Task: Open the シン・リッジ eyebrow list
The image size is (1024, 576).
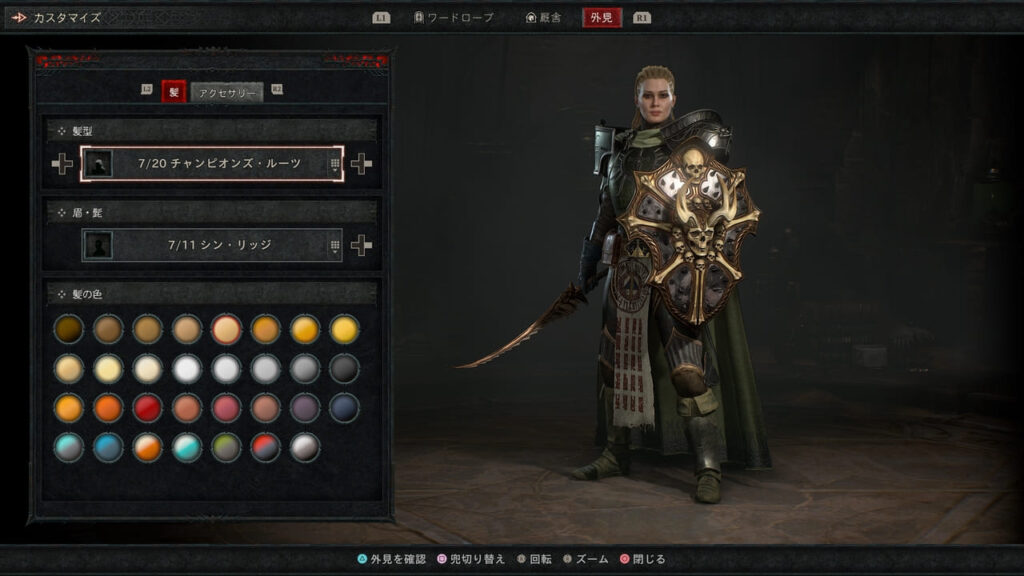Action: pos(212,245)
